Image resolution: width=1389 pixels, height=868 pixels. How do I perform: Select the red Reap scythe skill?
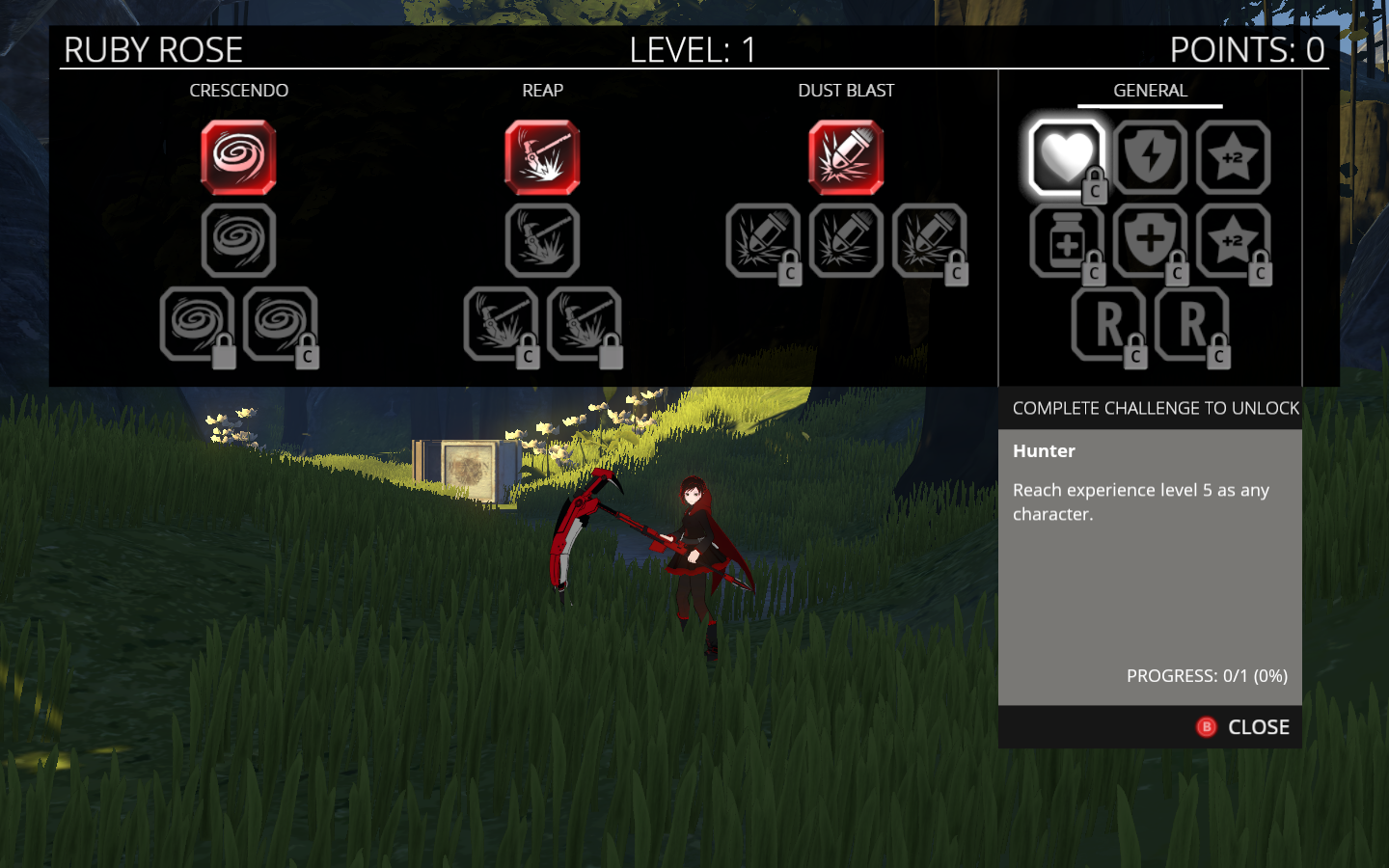[542, 157]
